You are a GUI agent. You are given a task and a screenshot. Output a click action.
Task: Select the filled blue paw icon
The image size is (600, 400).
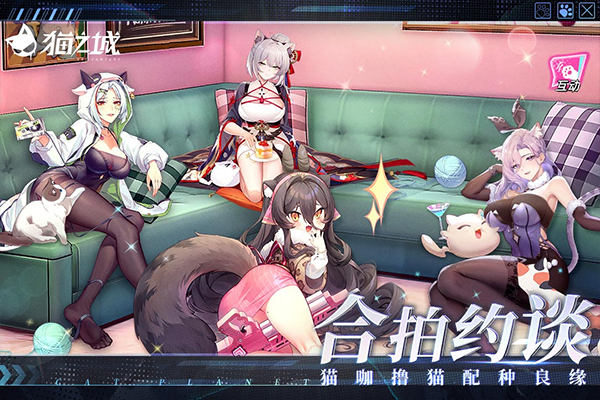pyautogui.click(x=564, y=10)
